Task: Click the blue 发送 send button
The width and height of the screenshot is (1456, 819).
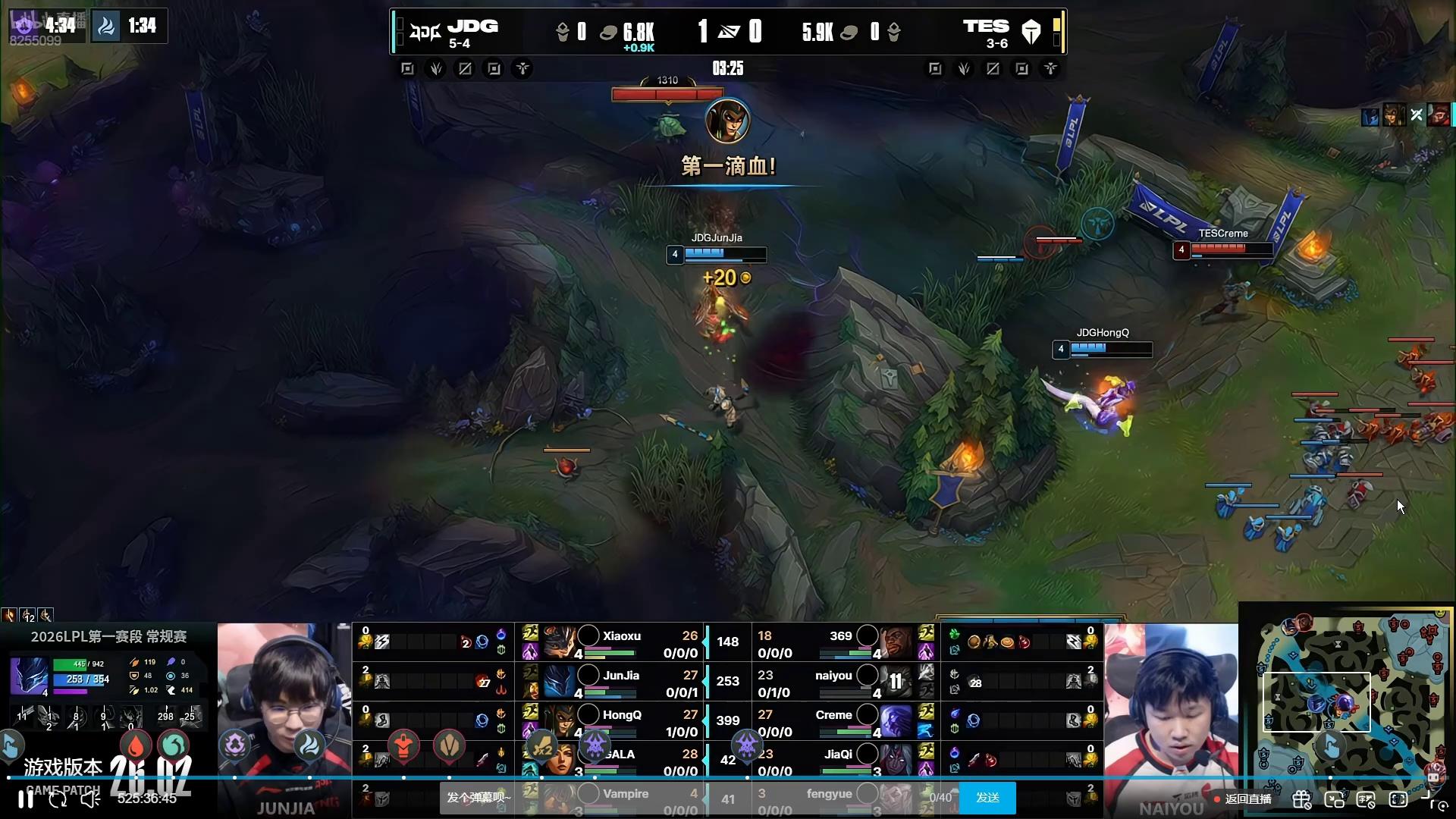Action: [x=987, y=798]
